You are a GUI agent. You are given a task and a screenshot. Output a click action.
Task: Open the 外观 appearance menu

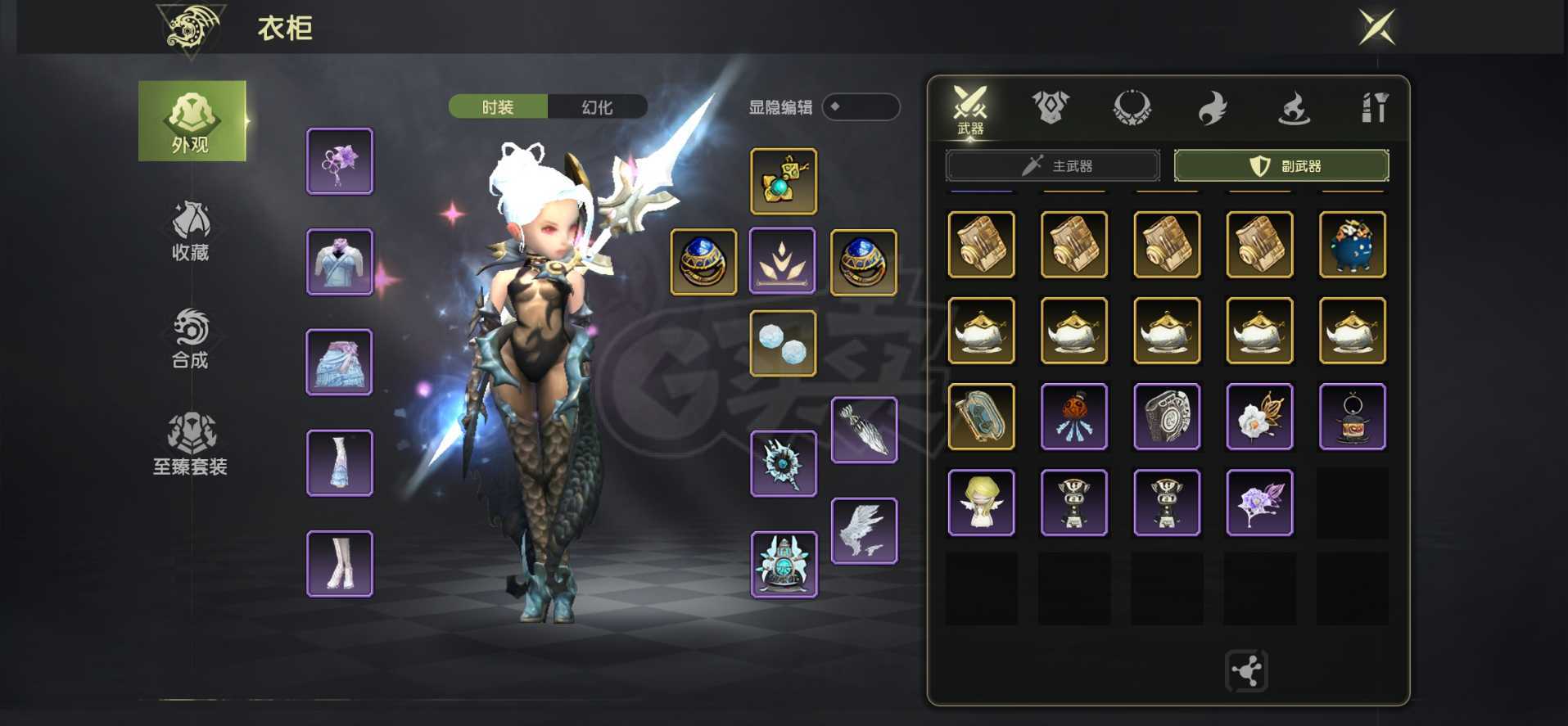click(x=192, y=121)
